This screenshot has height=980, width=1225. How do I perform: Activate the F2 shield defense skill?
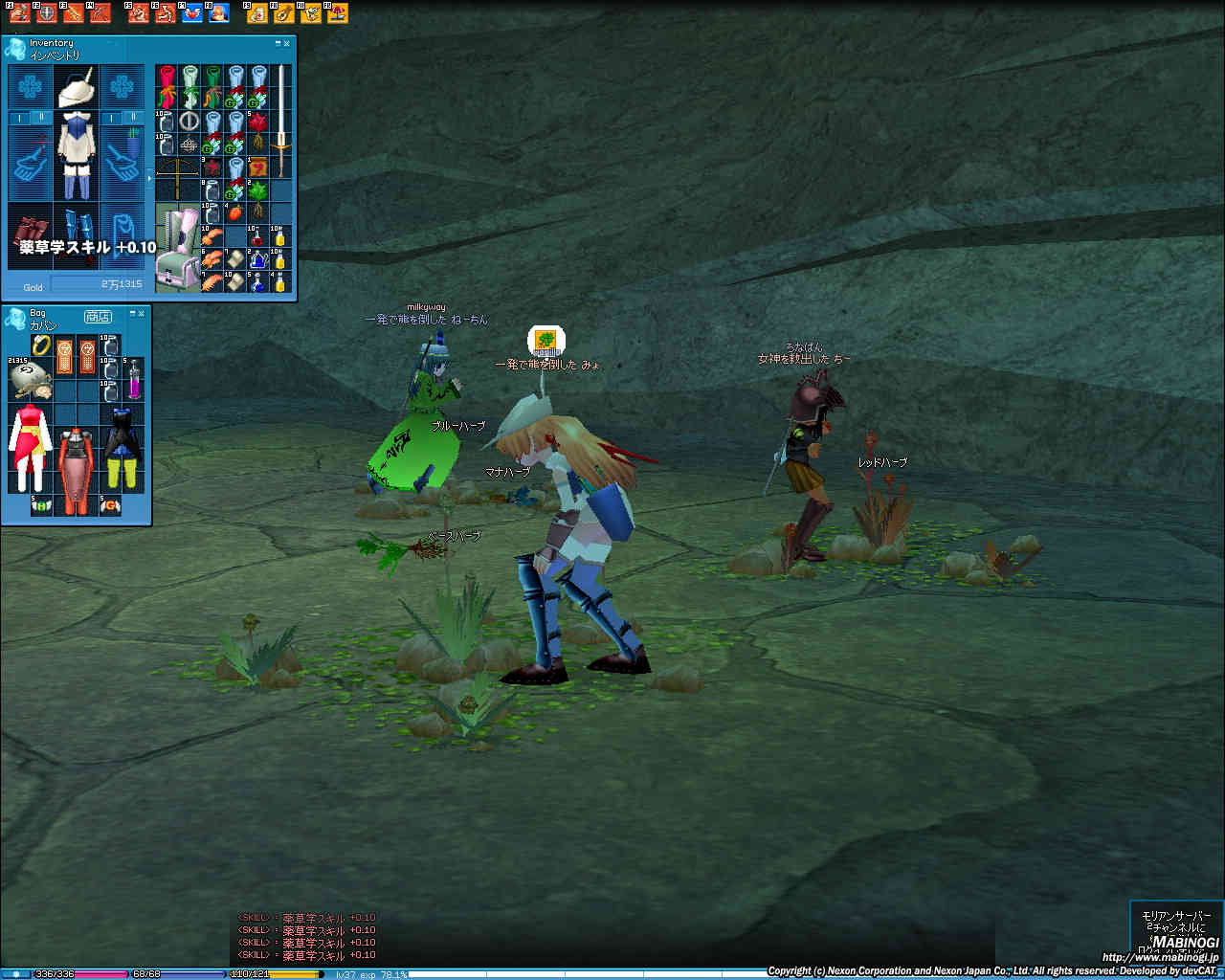[47, 13]
